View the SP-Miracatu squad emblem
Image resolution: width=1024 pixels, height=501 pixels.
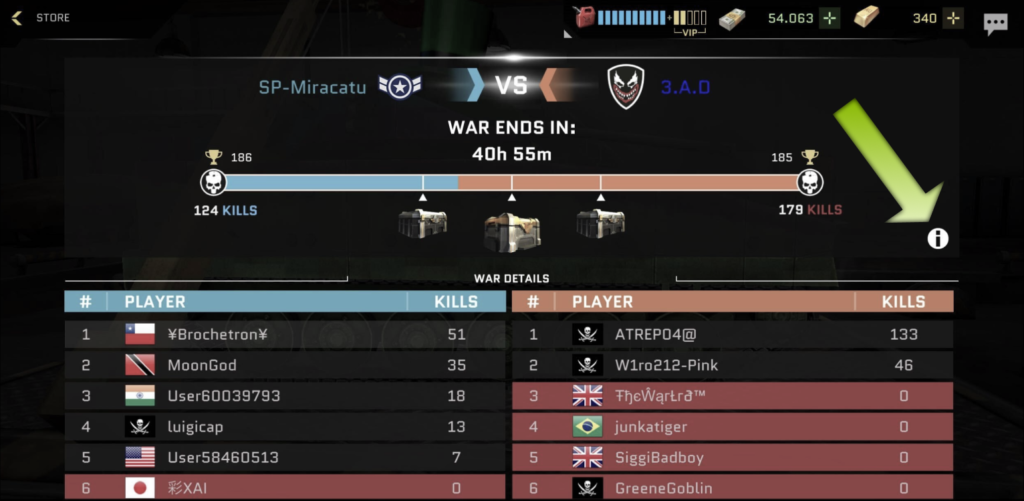399,87
